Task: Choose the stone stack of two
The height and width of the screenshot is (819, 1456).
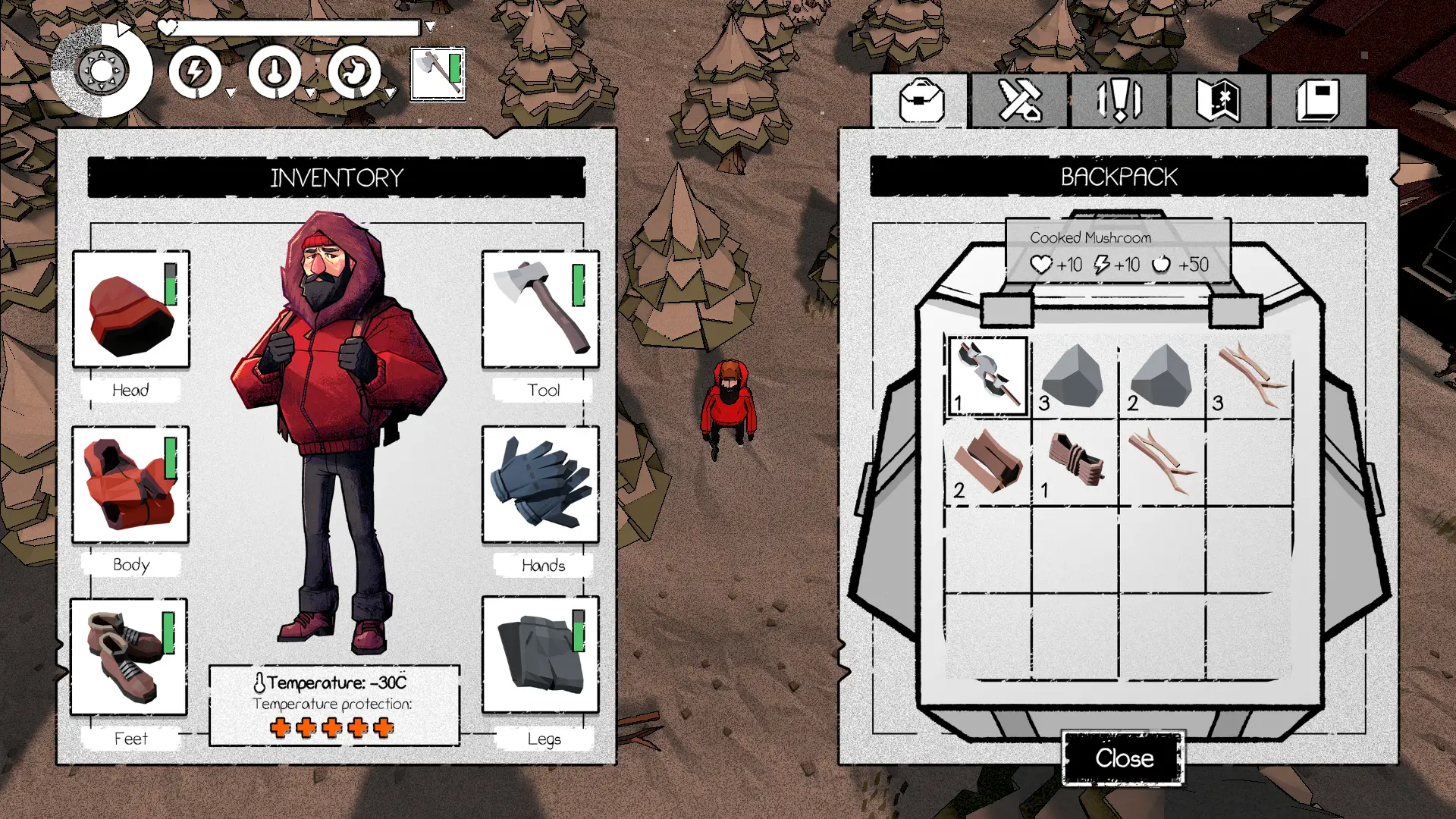Action: coord(1162,376)
